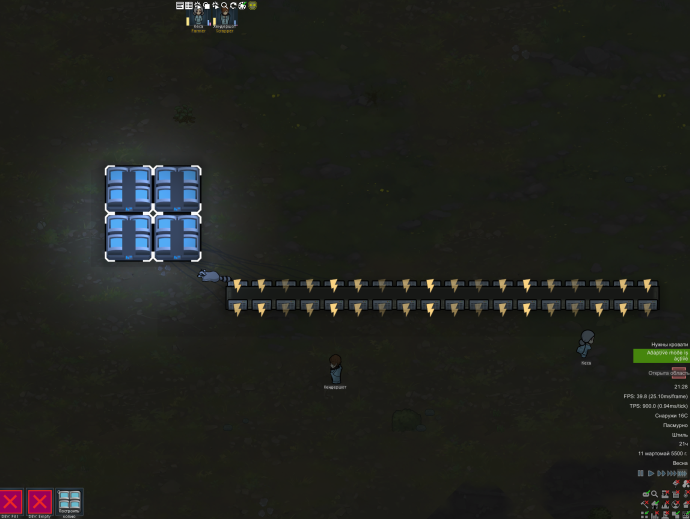
Task: Open the dev log window icon
Action: (x=179, y=5)
